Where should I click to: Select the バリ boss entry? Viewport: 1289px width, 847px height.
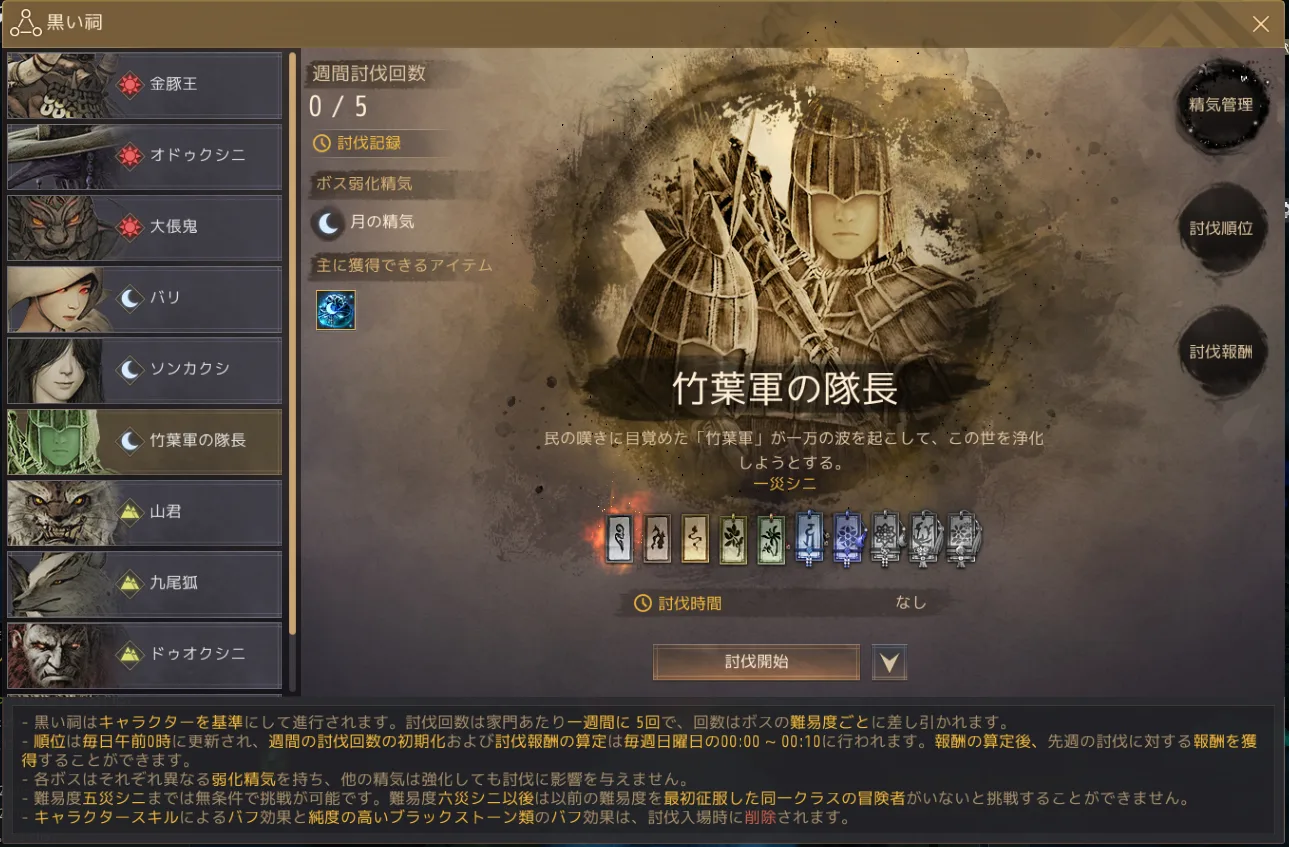144,299
